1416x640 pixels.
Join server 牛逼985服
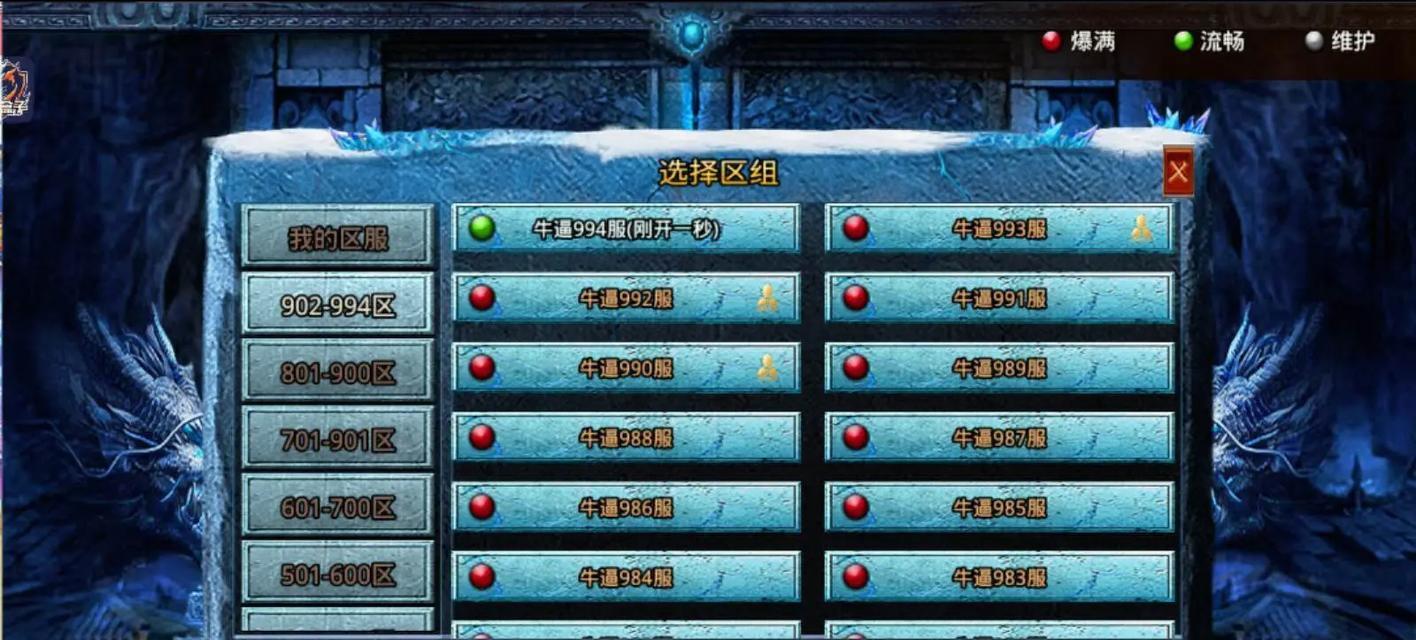coord(999,507)
